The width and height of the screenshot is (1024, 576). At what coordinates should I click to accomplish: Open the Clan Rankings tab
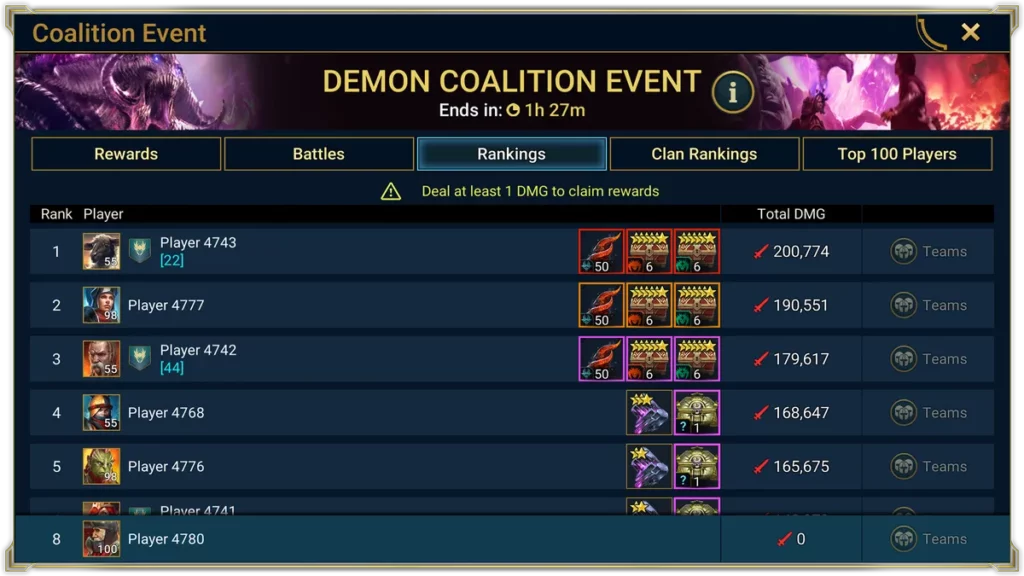point(704,154)
